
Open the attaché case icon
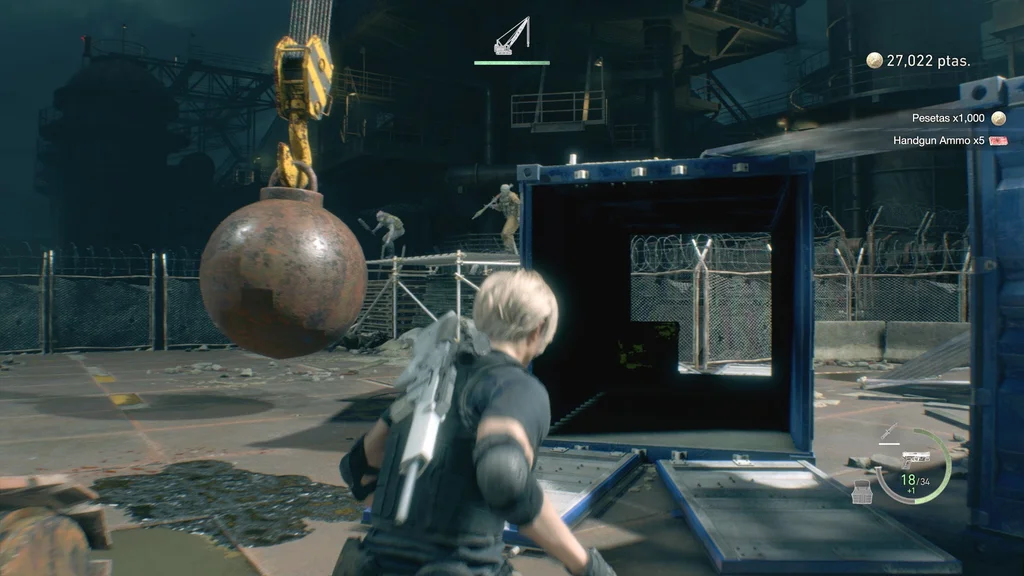(861, 491)
